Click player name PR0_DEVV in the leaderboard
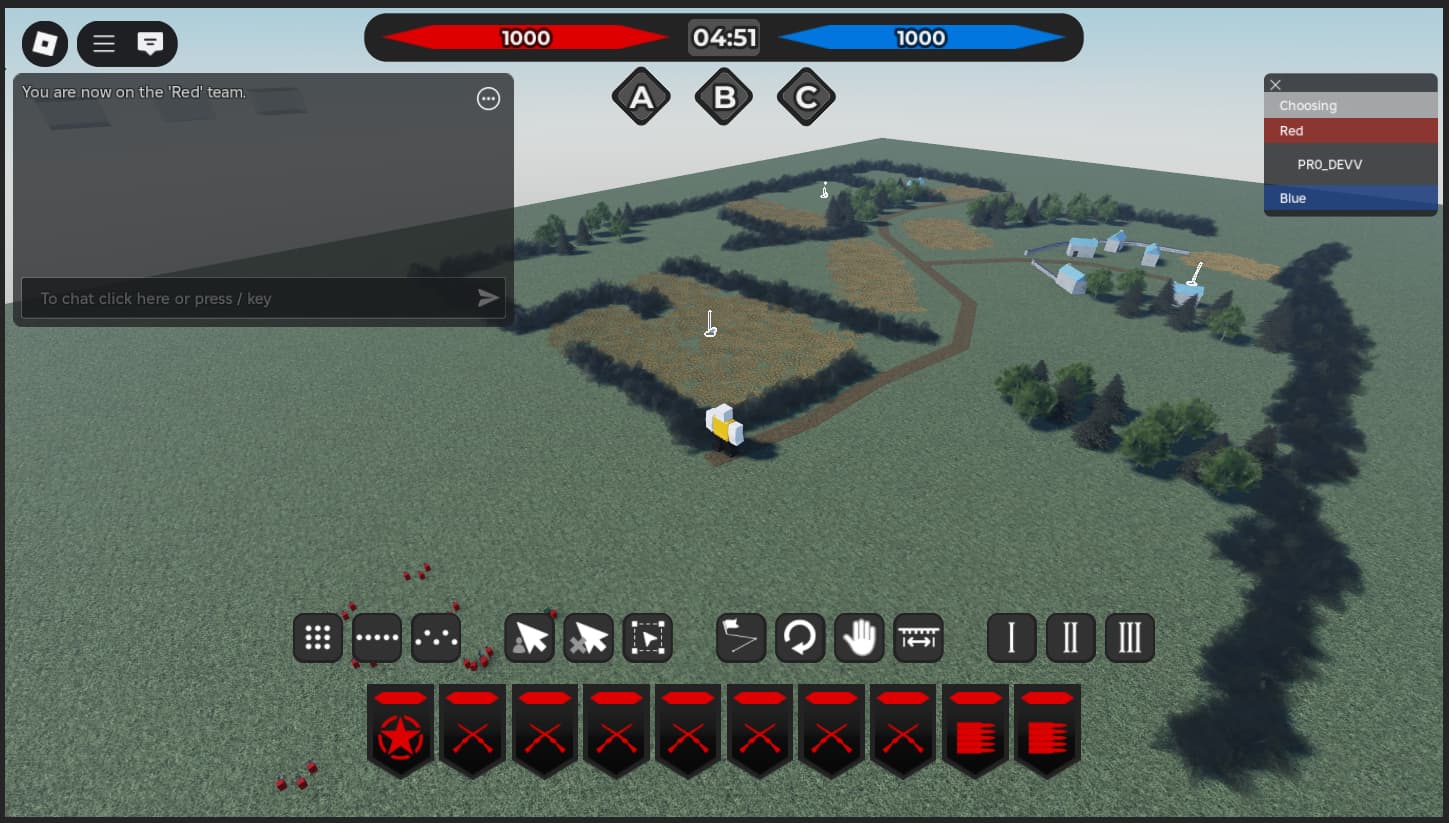This screenshot has height=823, width=1449. pyautogui.click(x=1330, y=164)
